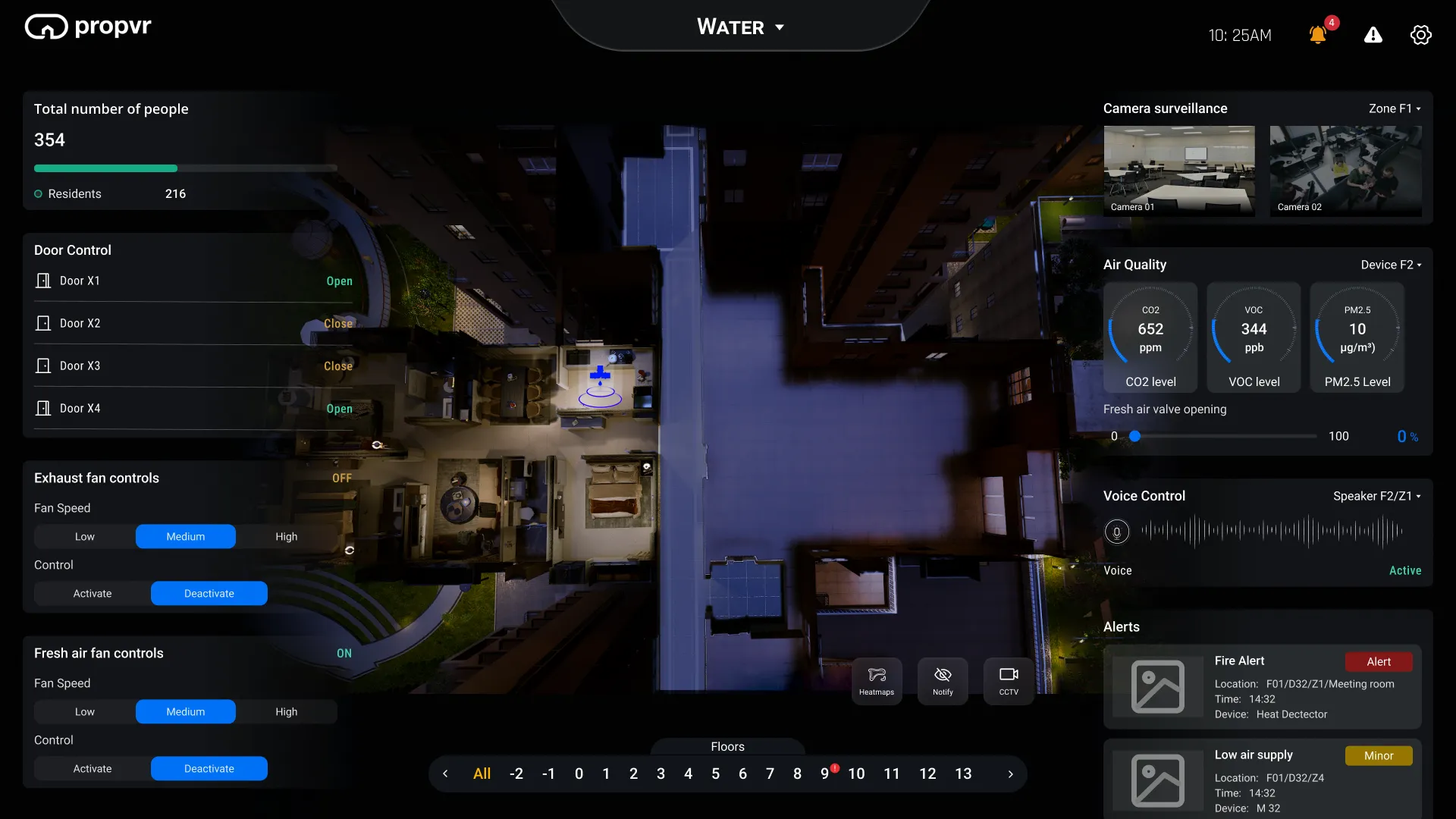The height and width of the screenshot is (819, 1456).
Task: Click the propvr logo
Action: 87,26
